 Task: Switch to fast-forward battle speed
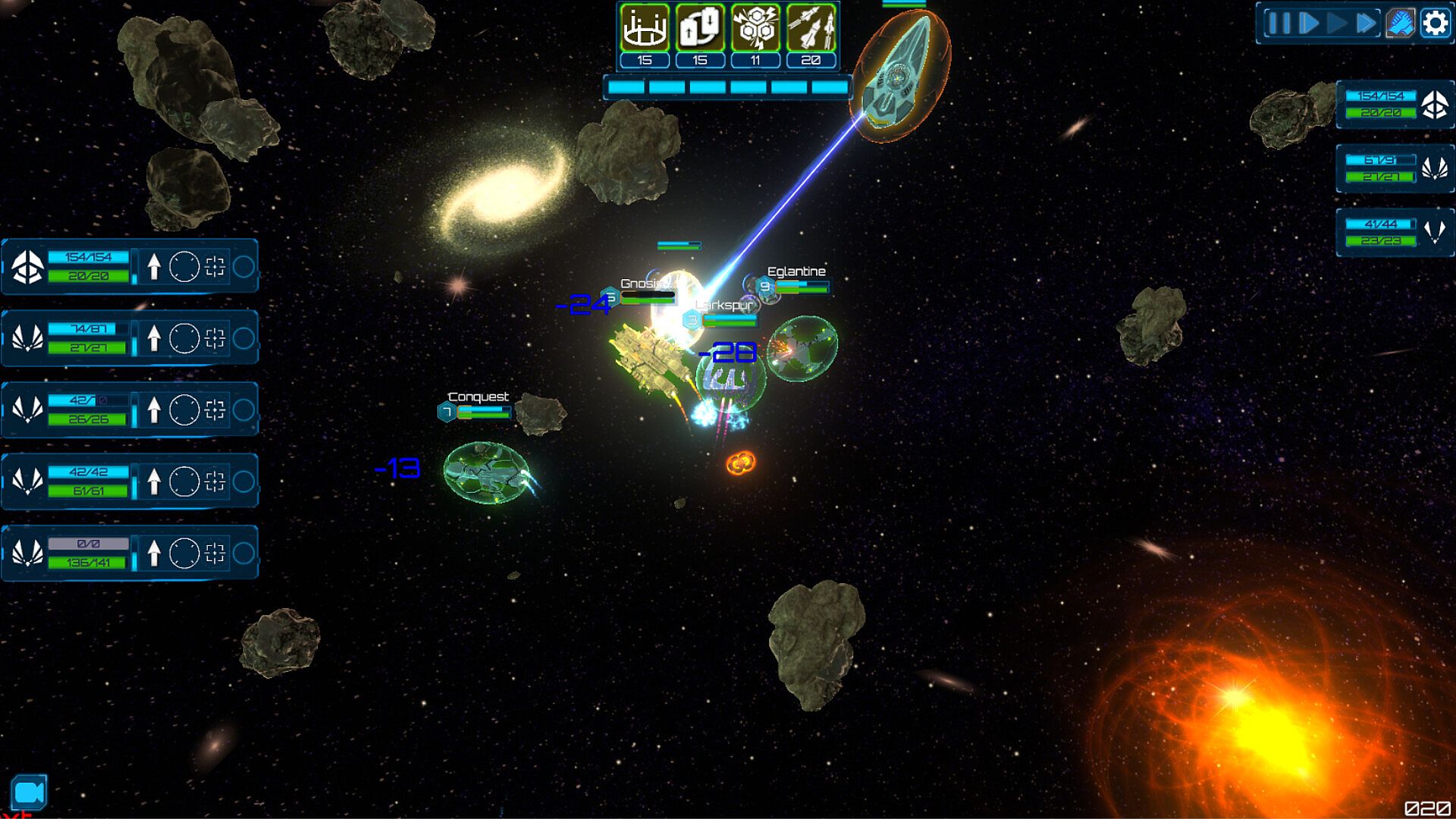coord(1366,24)
